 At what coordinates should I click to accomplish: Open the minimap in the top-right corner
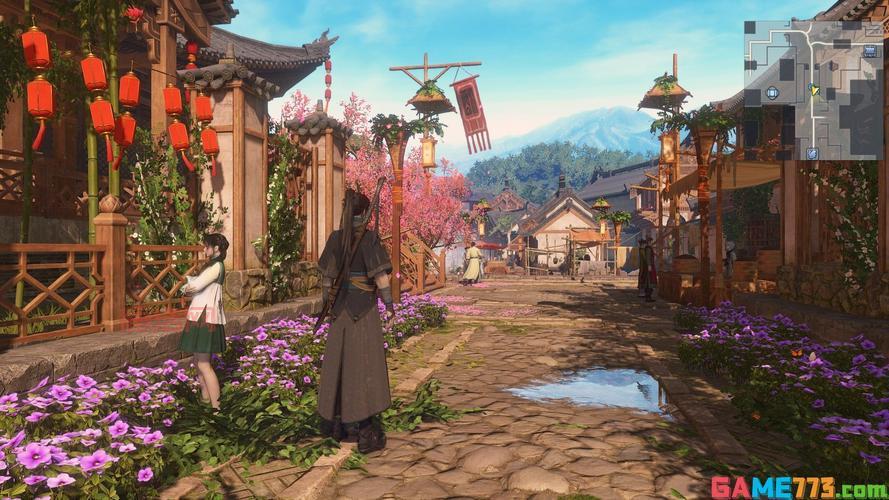pyautogui.click(x=813, y=90)
